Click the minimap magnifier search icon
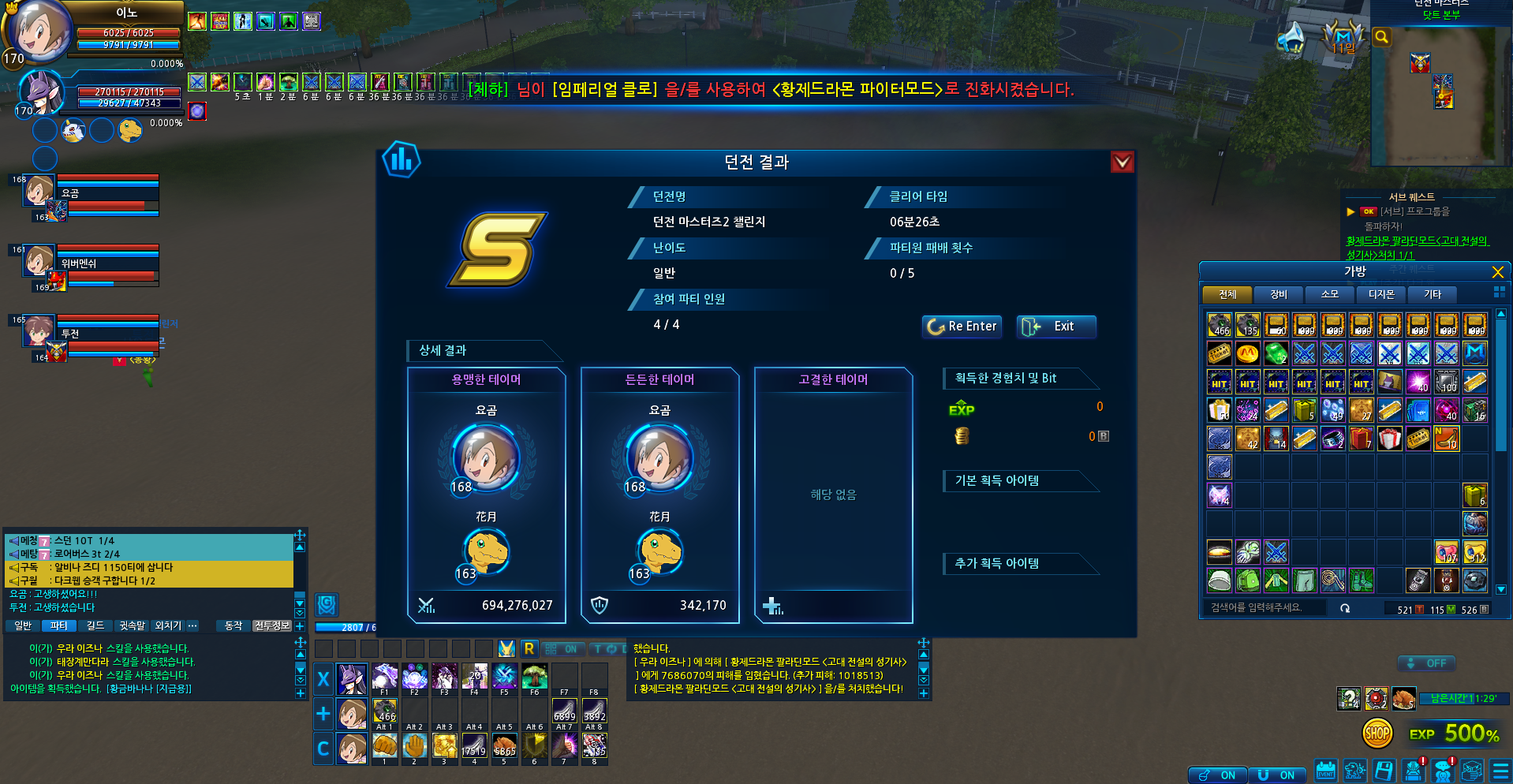 tap(1381, 37)
